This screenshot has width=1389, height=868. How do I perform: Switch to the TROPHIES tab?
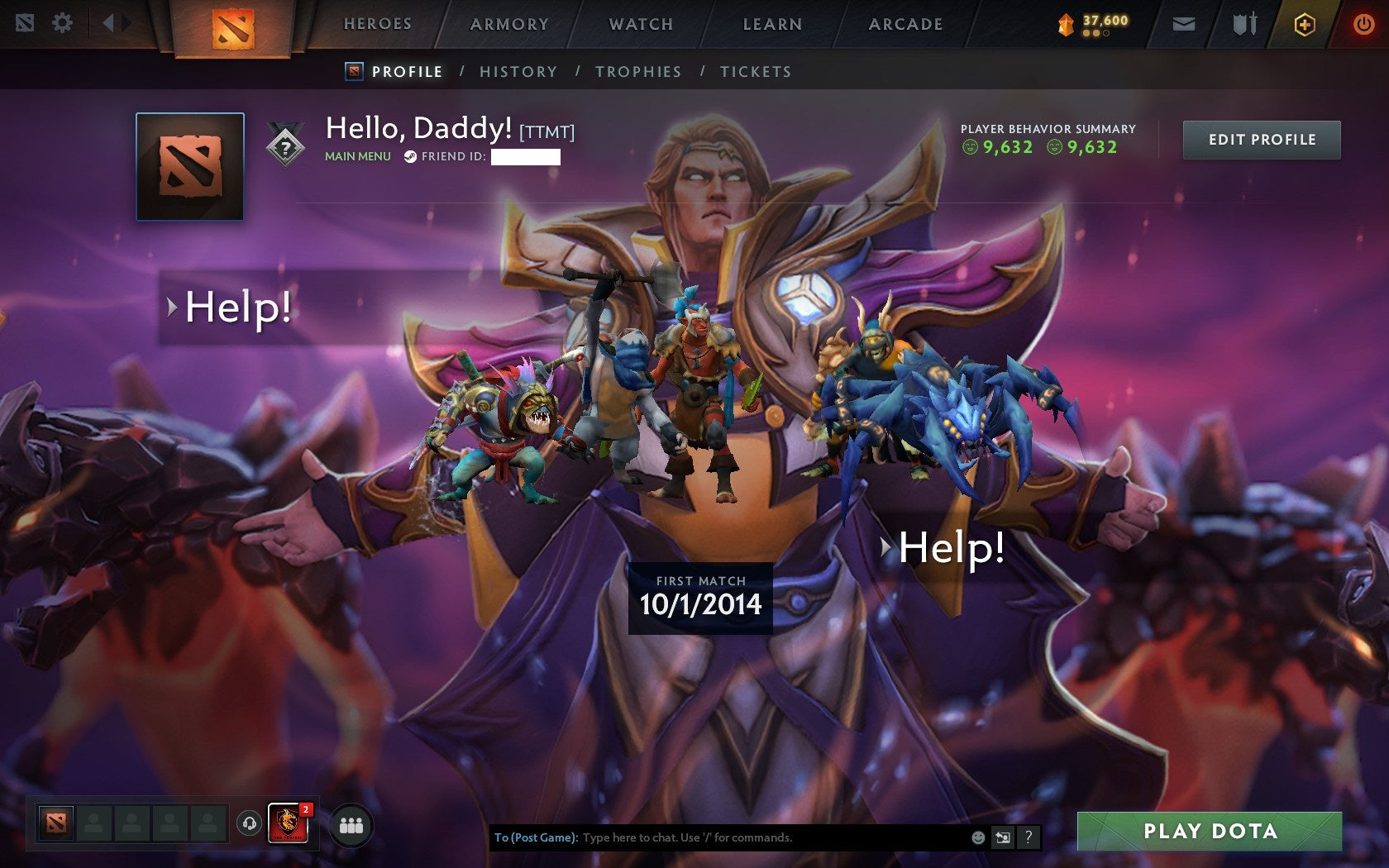pos(638,72)
